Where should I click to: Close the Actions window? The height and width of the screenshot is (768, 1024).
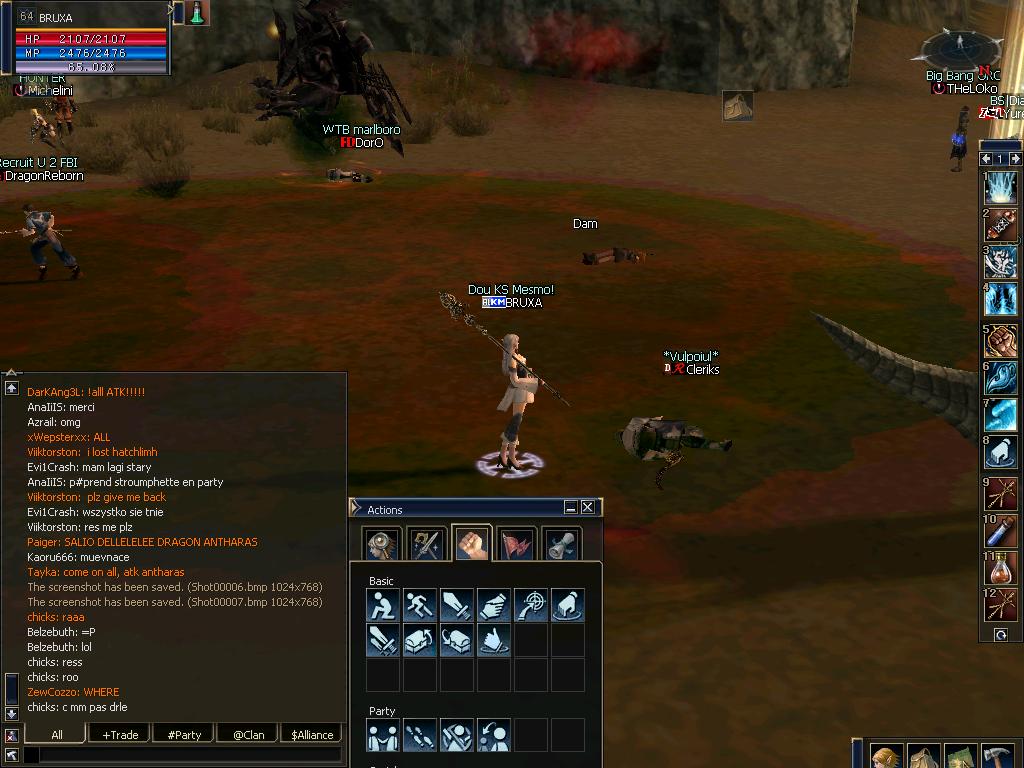(588, 508)
